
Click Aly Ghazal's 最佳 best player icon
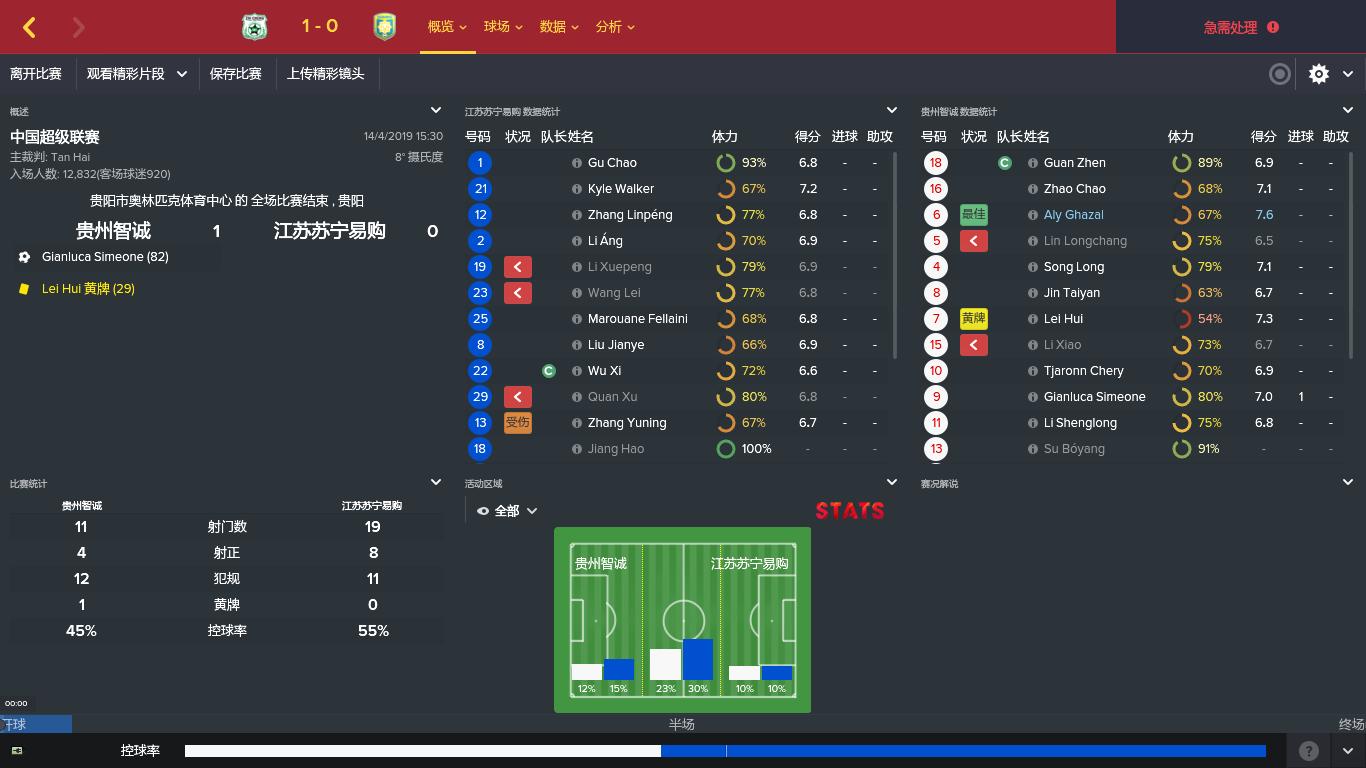pos(971,214)
